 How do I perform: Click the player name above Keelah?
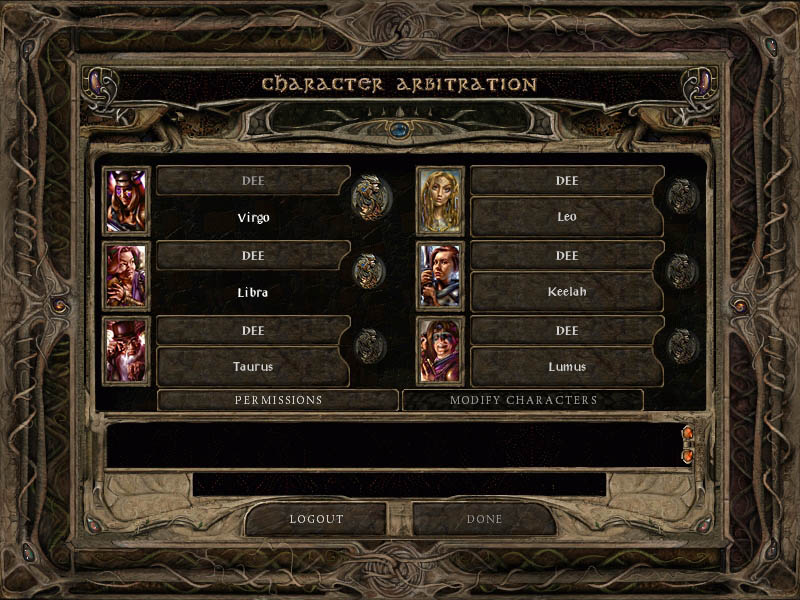click(x=567, y=255)
